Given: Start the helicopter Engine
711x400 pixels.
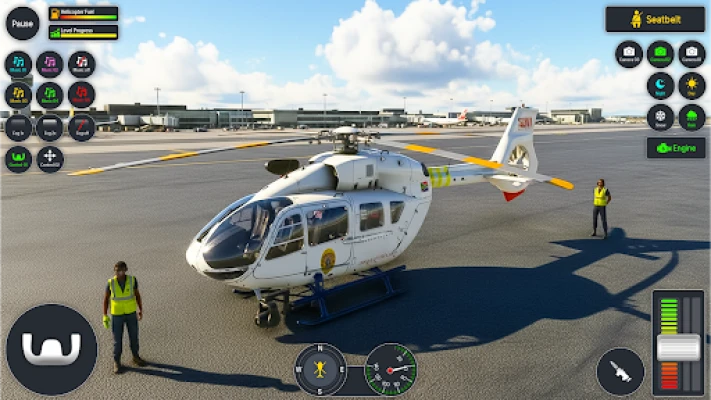Looking at the screenshot, I should [675, 148].
